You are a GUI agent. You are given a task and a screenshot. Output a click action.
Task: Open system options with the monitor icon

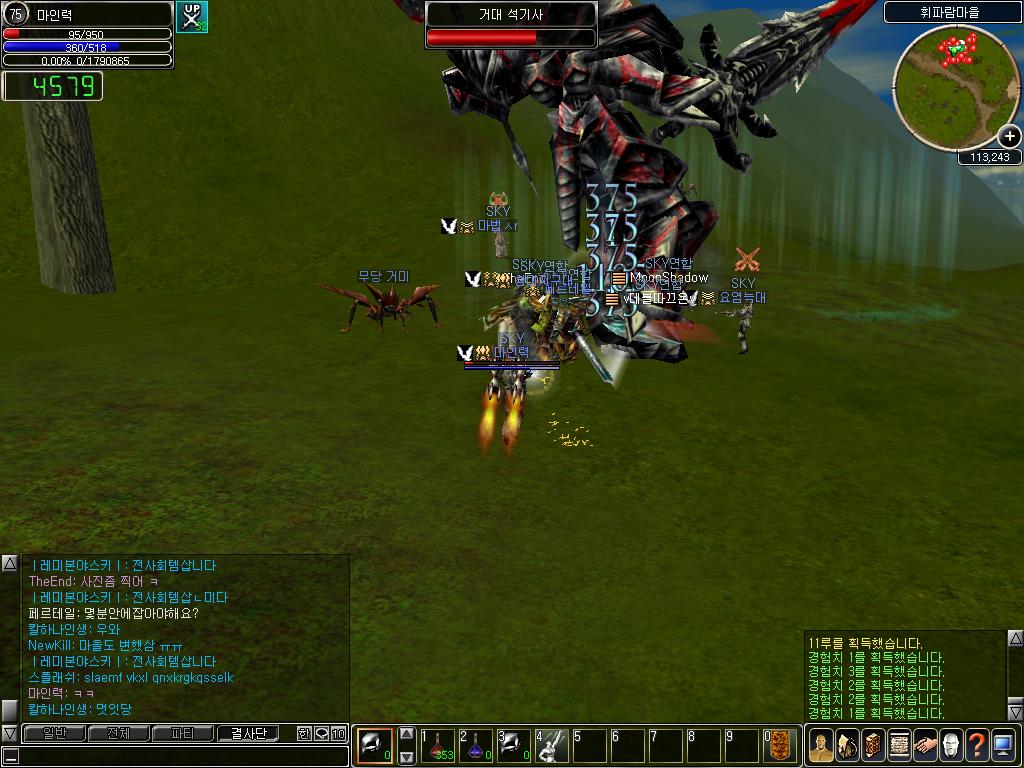click(x=1003, y=745)
